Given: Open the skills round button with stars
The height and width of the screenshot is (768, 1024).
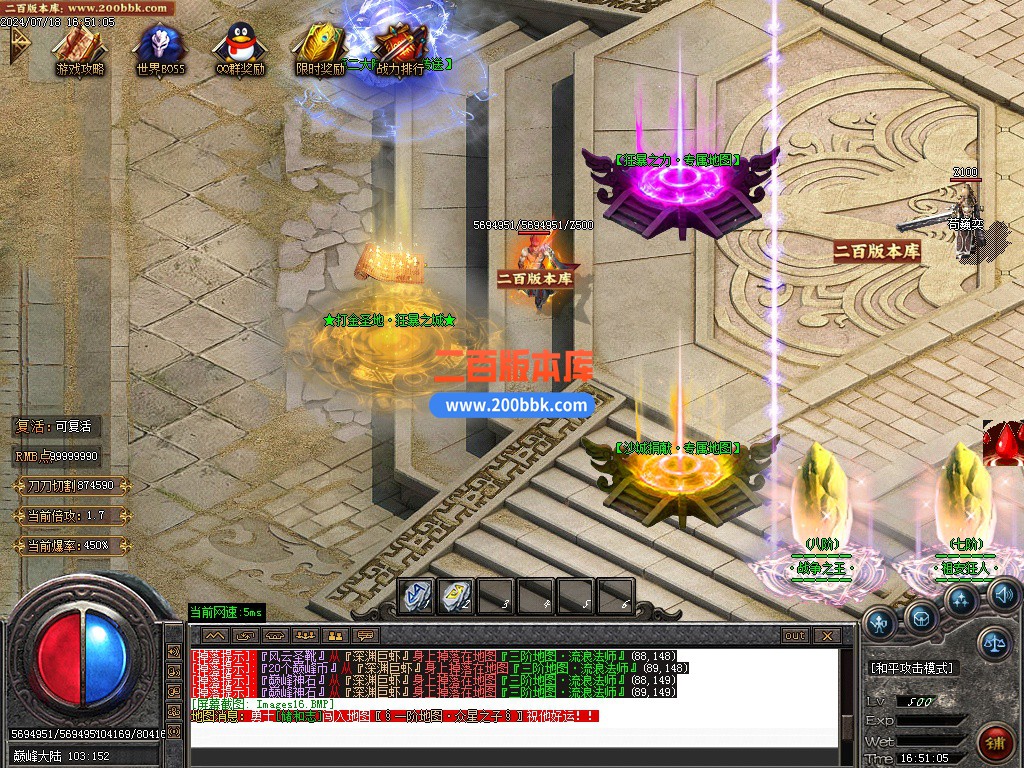Looking at the screenshot, I should point(961,600).
